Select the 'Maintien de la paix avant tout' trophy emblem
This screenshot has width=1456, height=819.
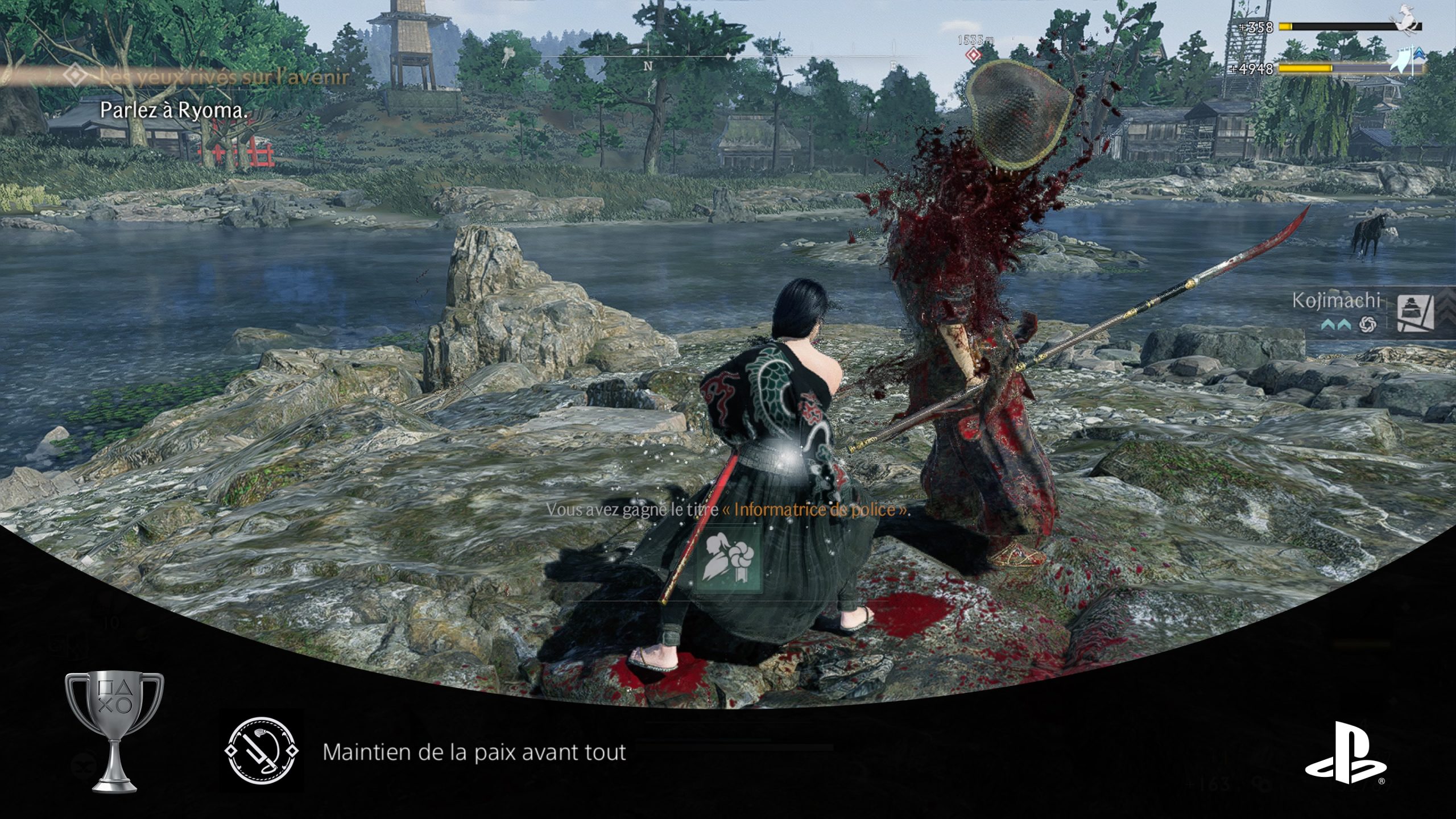point(262,751)
